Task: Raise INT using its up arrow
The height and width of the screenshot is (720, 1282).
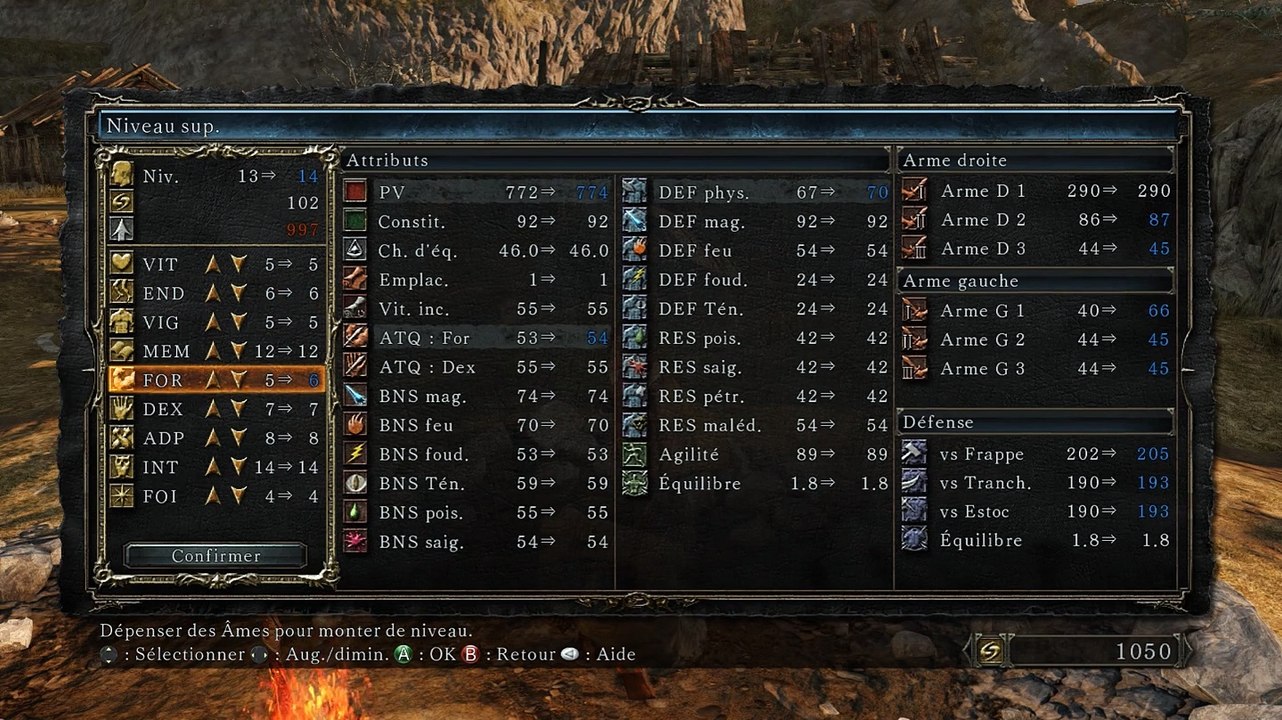Action: click(x=213, y=467)
